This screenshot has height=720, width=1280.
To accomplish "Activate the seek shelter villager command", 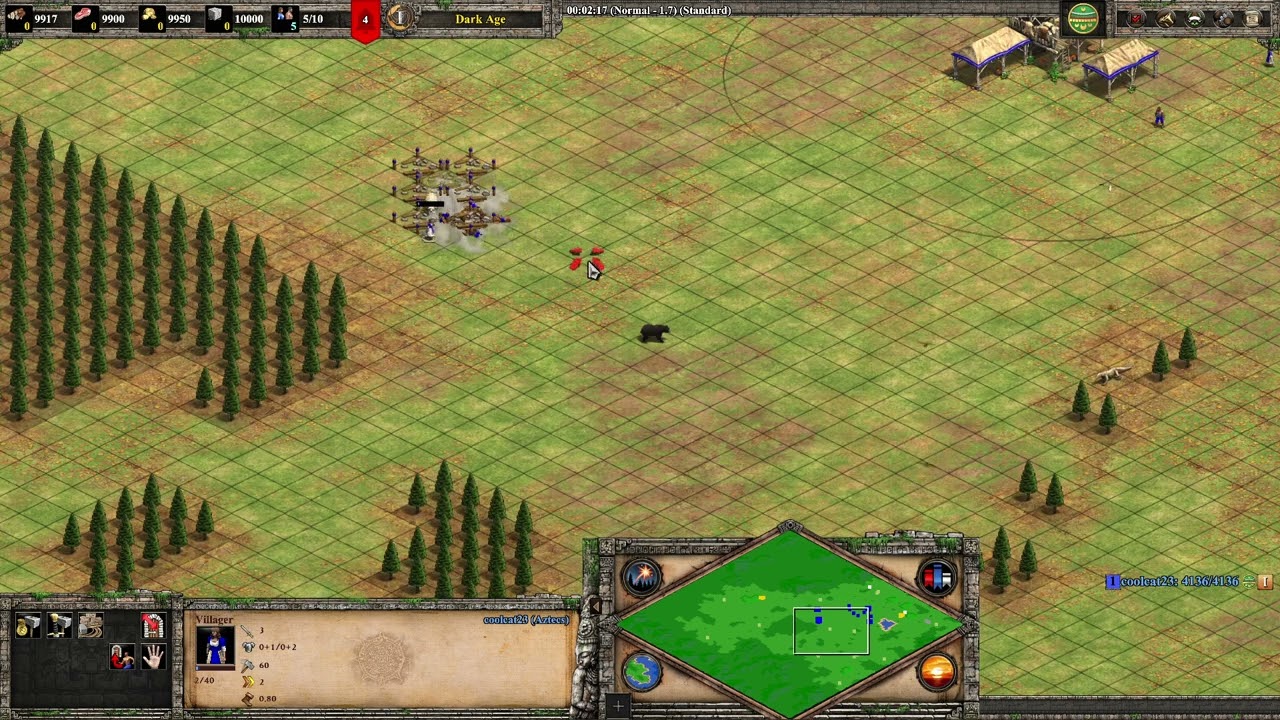I will (x=122, y=657).
